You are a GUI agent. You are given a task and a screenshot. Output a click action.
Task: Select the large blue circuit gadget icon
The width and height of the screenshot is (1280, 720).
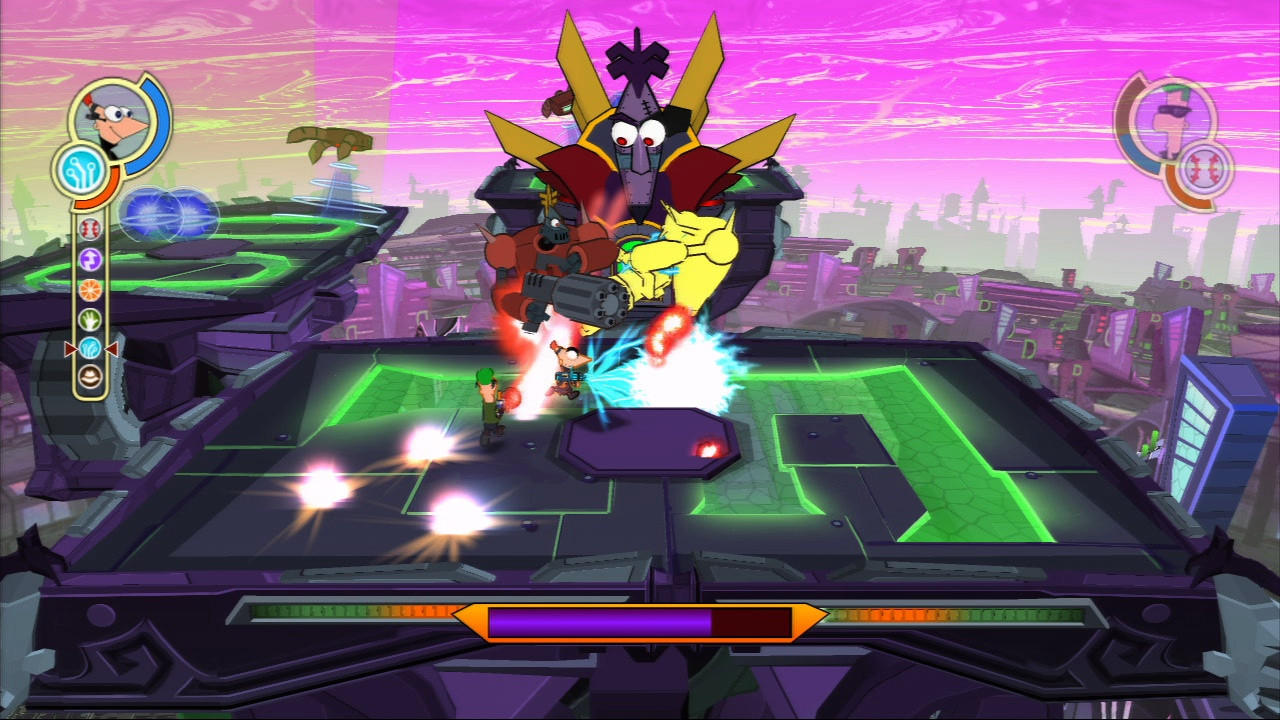[x=82, y=170]
